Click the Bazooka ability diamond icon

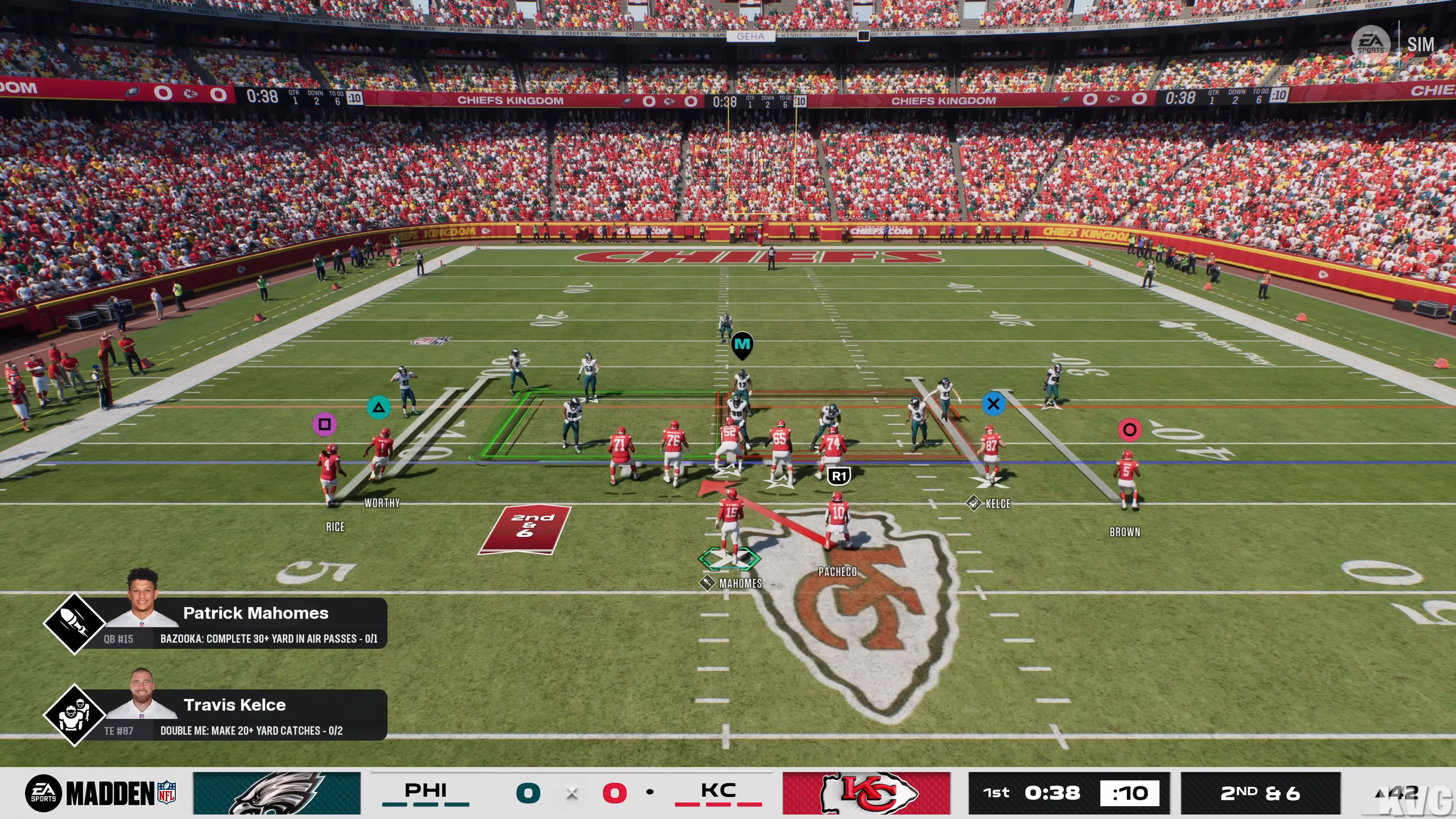75,623
